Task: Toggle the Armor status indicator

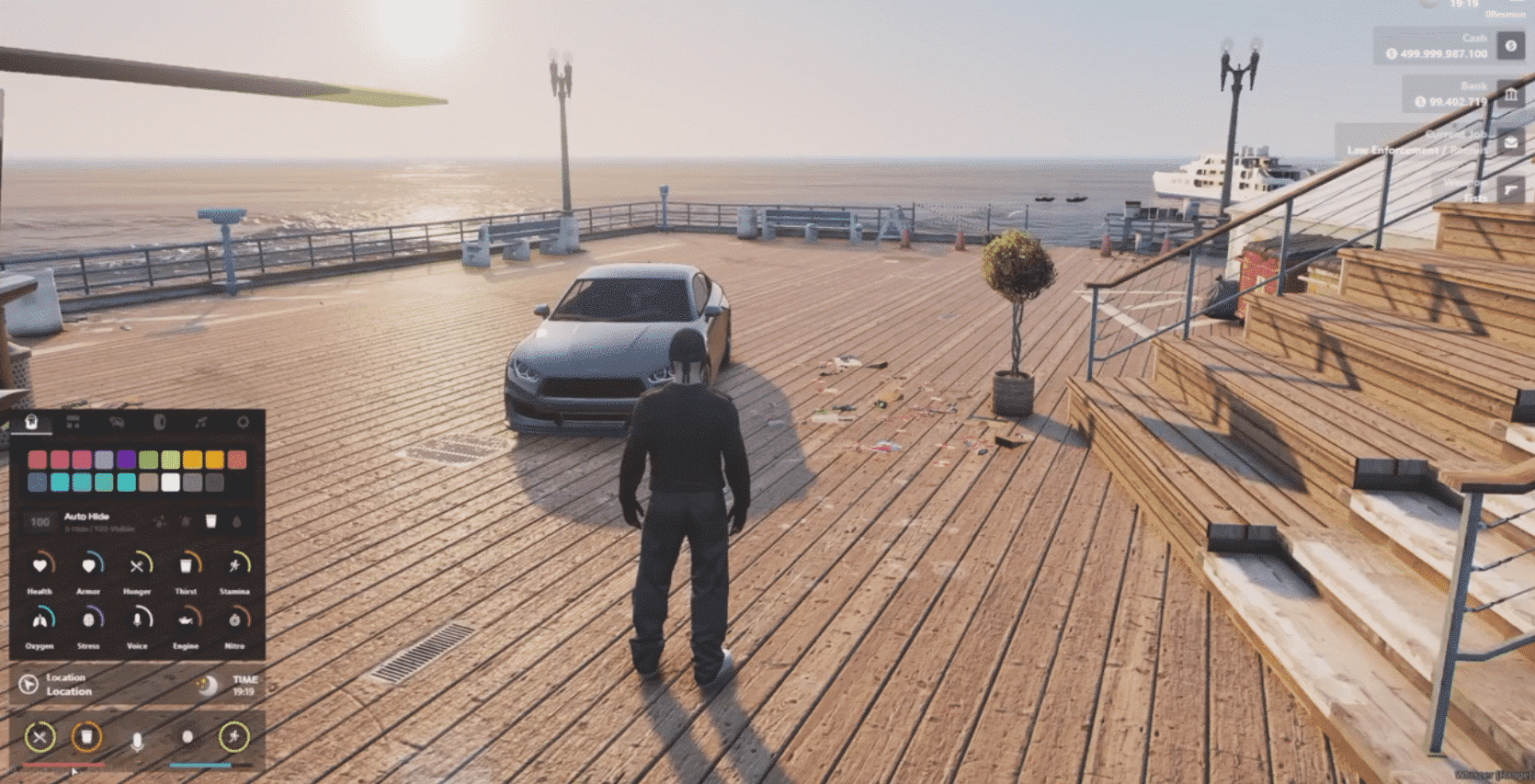Action: point(88,566)
